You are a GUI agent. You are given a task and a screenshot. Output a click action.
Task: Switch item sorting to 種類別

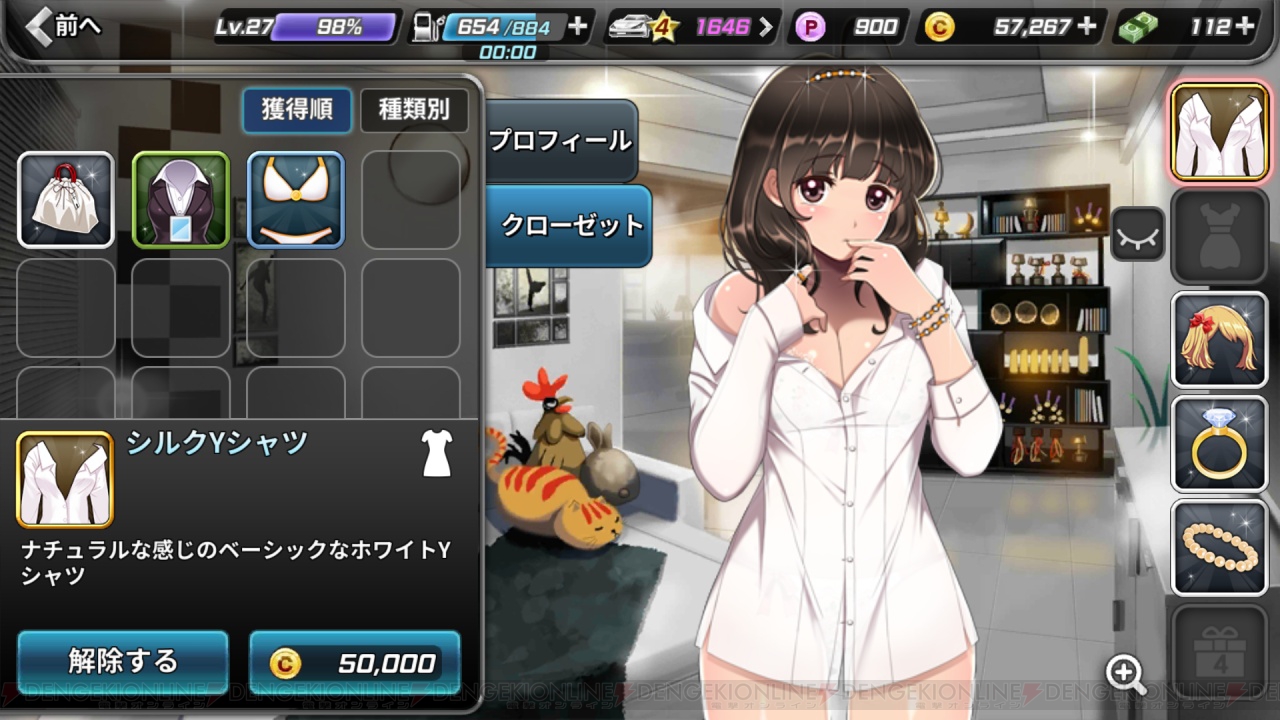[416, 111]
